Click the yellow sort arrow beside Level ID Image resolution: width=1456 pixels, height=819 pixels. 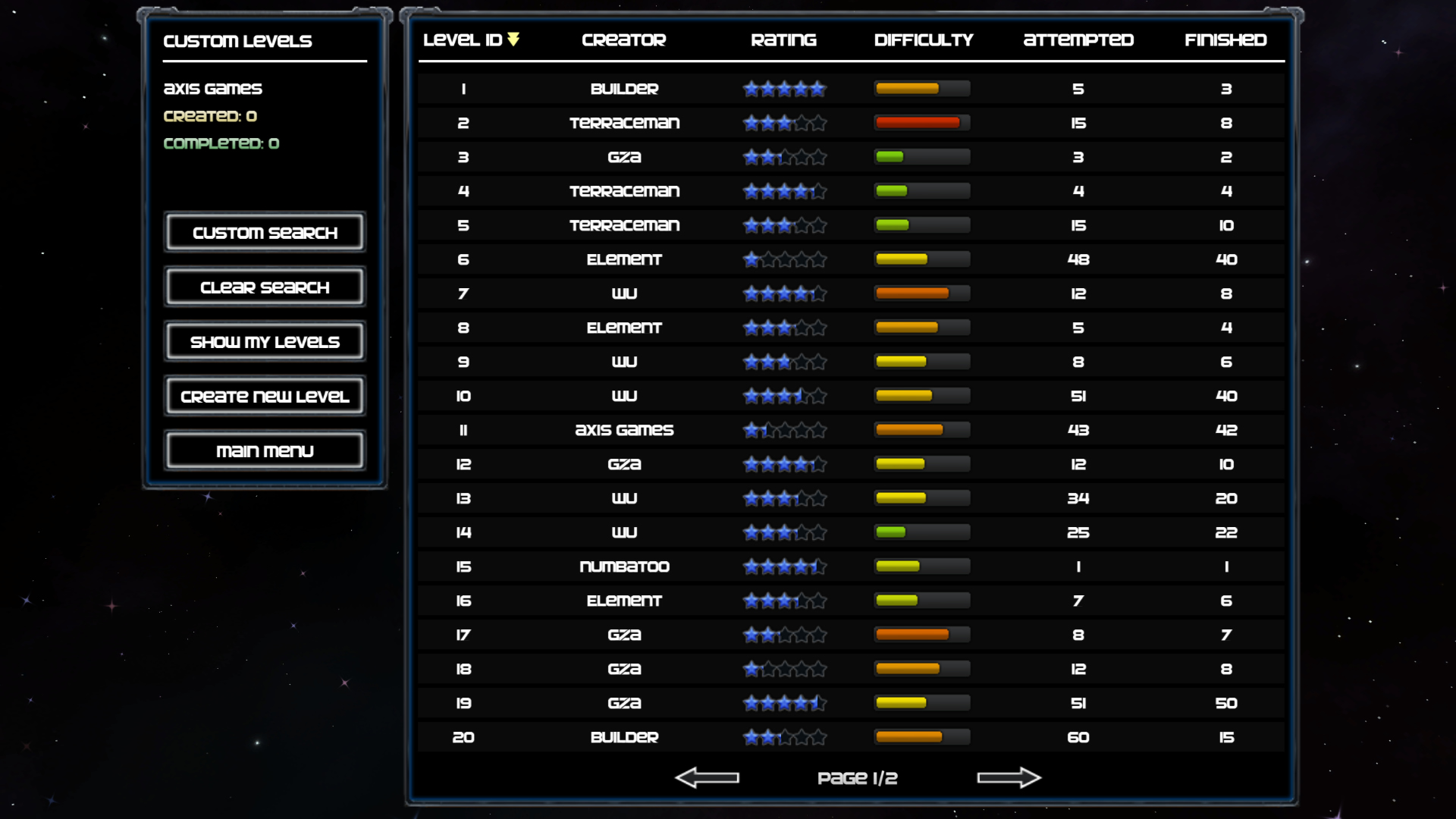(515, 40)
